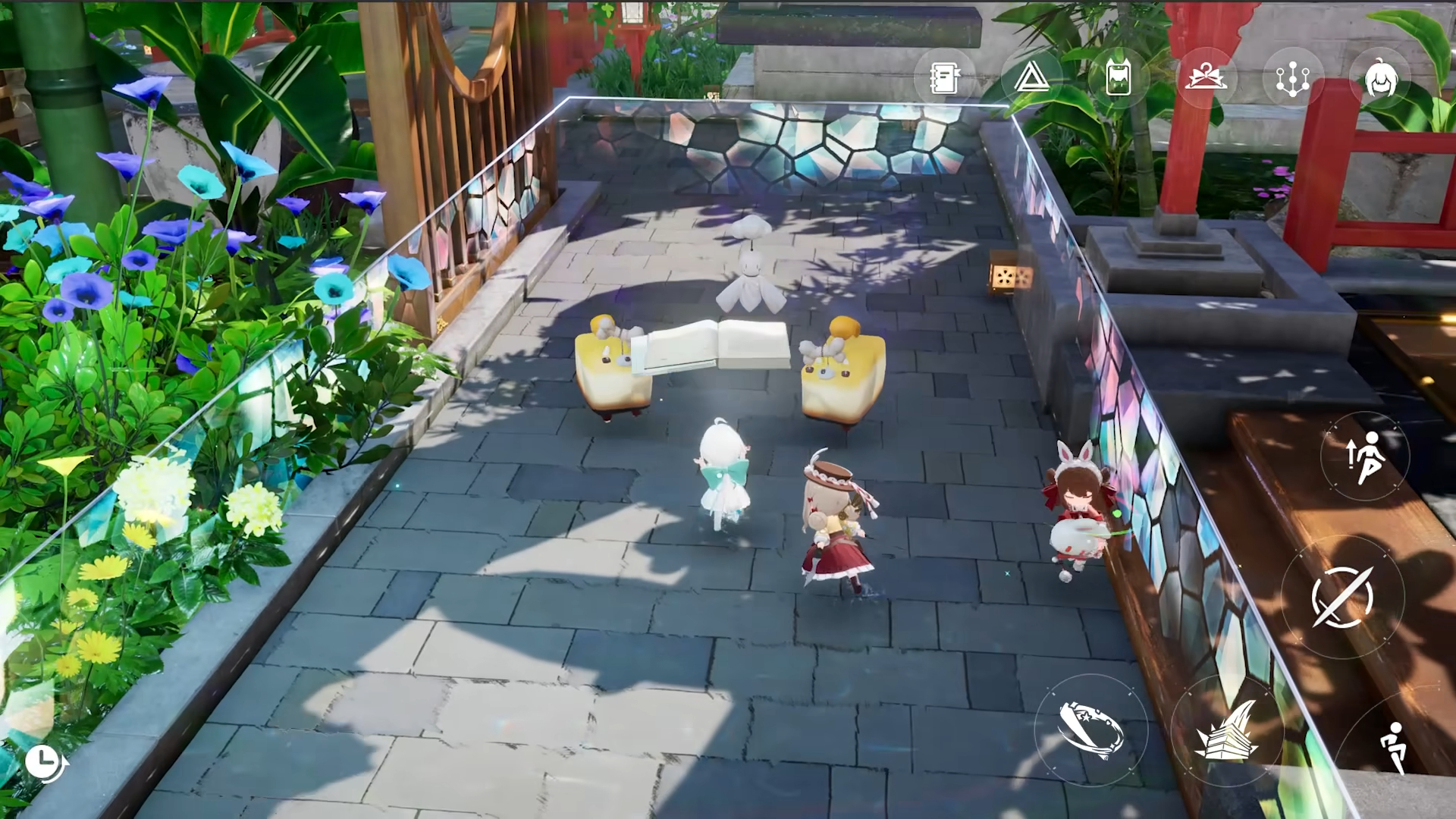Screen dimensions: 1456x819
Task: Trigger the stacked books skill
Action: [1226, 731]
